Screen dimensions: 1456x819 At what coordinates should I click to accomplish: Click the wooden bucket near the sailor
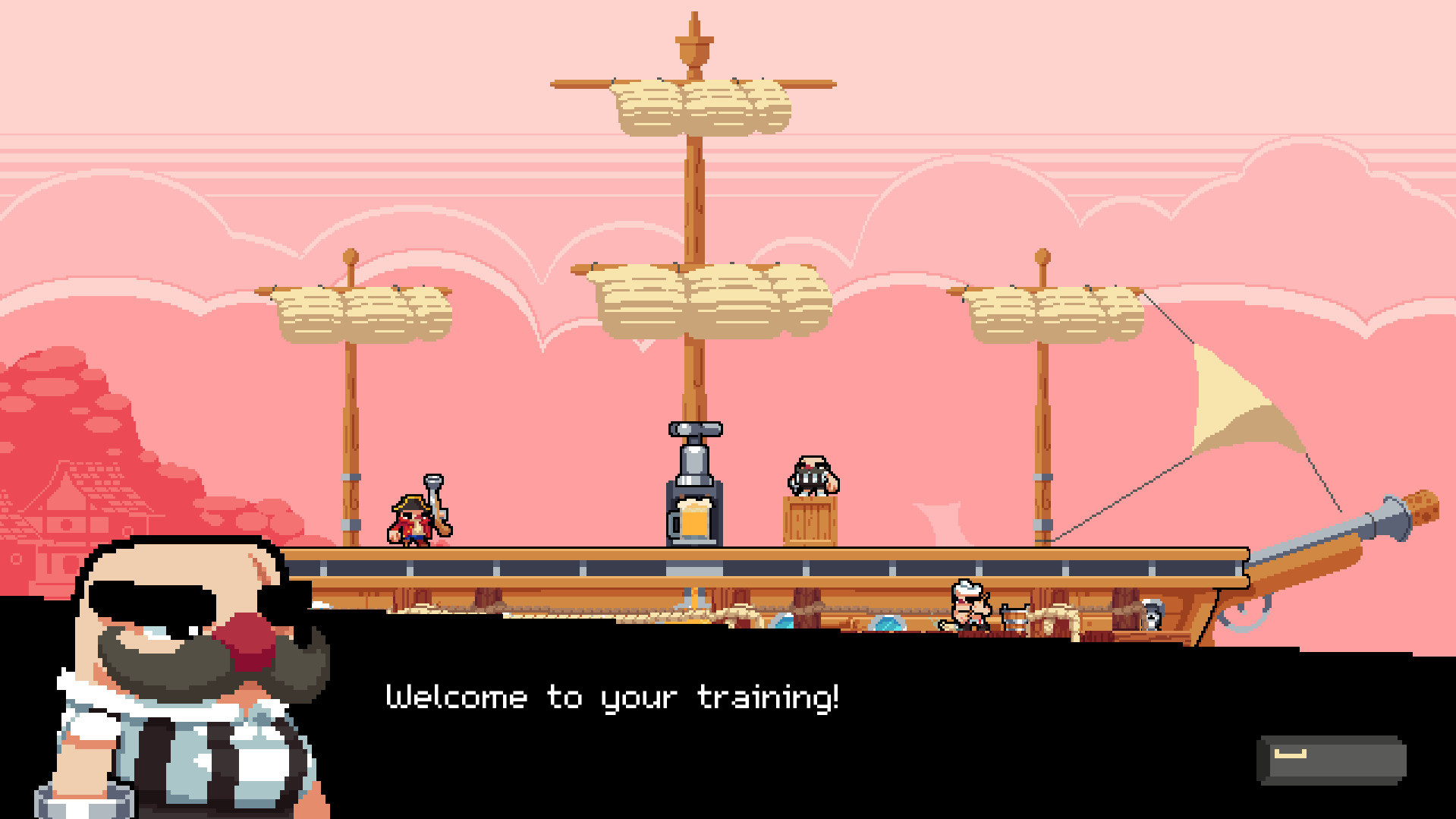click(x=1014, y=619)
